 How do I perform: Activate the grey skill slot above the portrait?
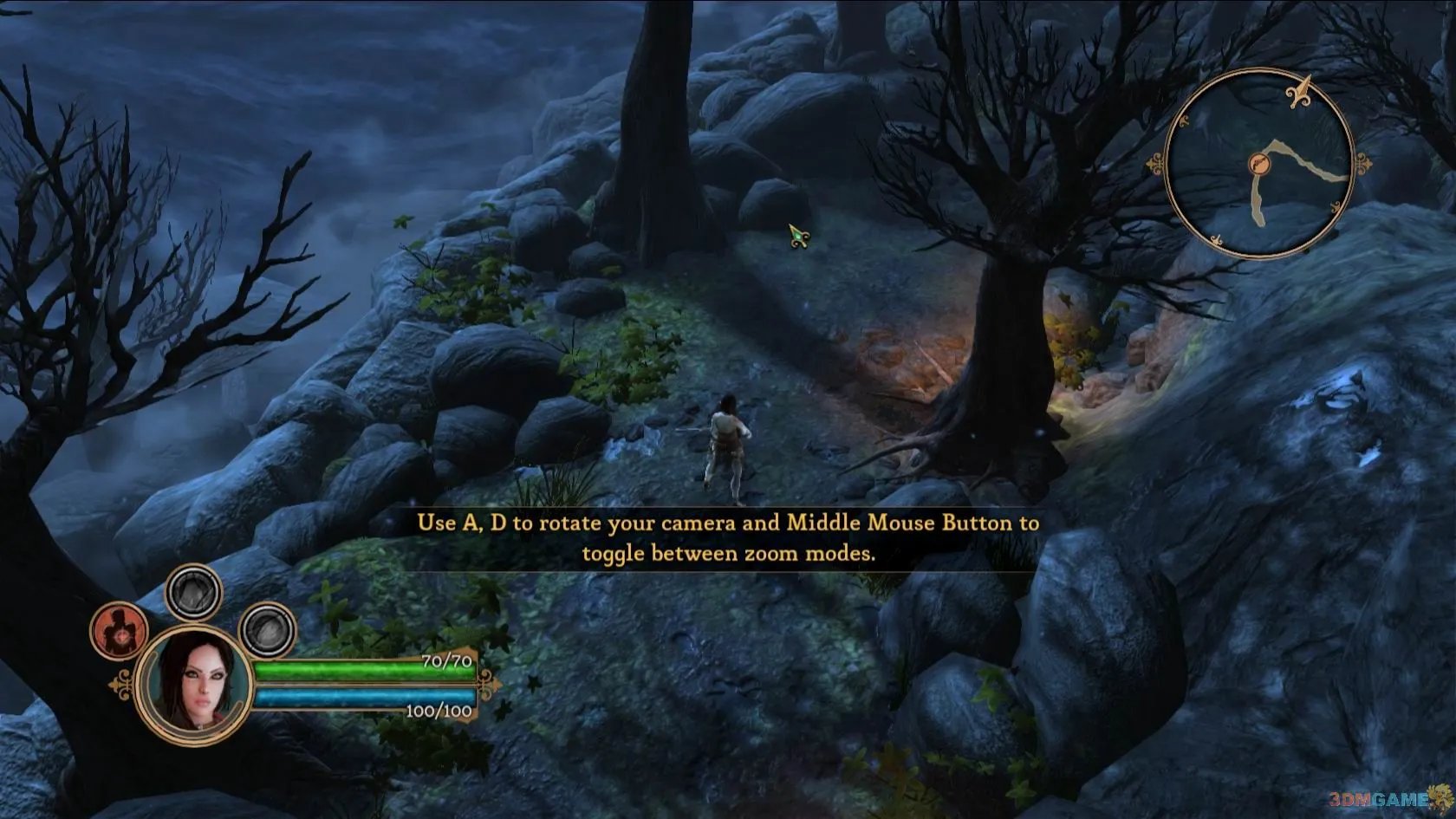[193, 593]
